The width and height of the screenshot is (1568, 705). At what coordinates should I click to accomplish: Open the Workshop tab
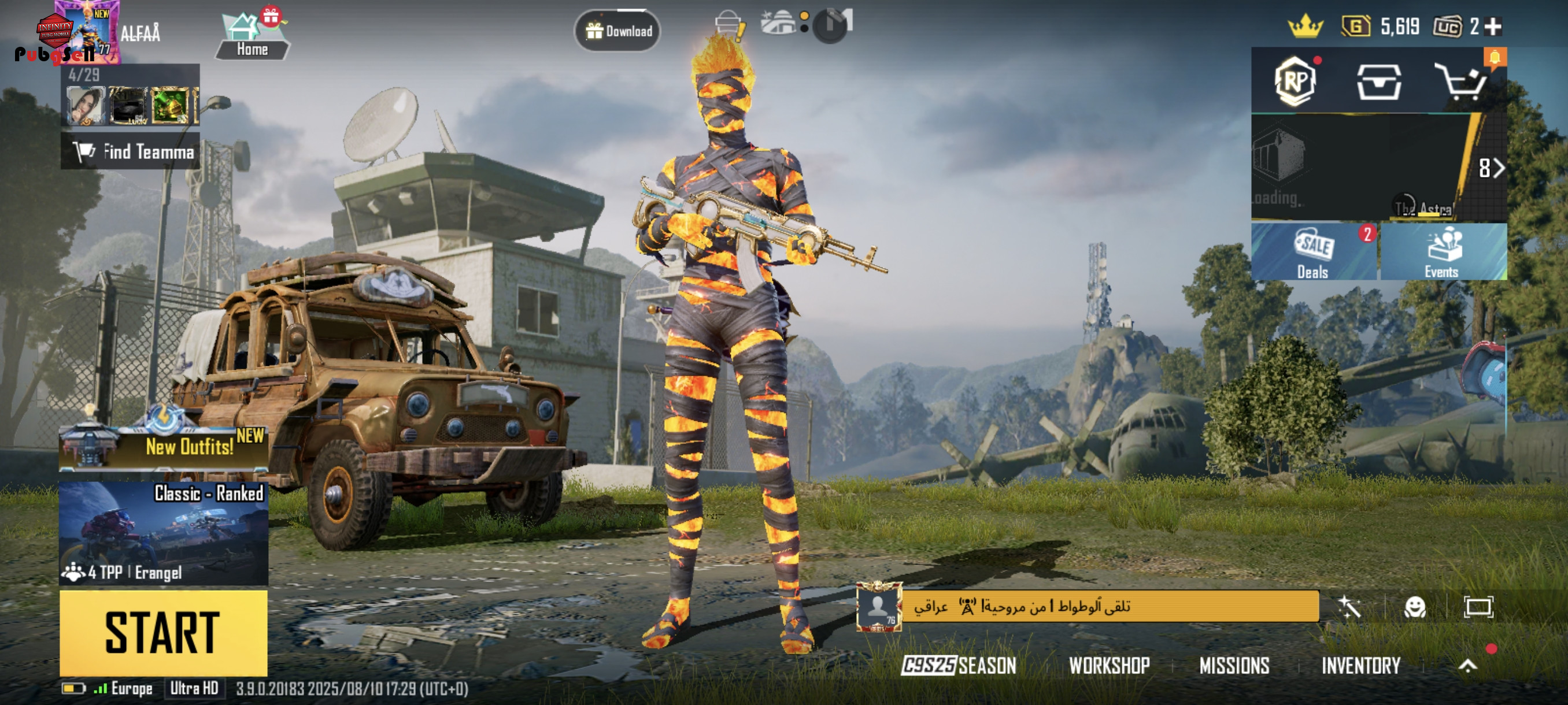coord(1109,665)
